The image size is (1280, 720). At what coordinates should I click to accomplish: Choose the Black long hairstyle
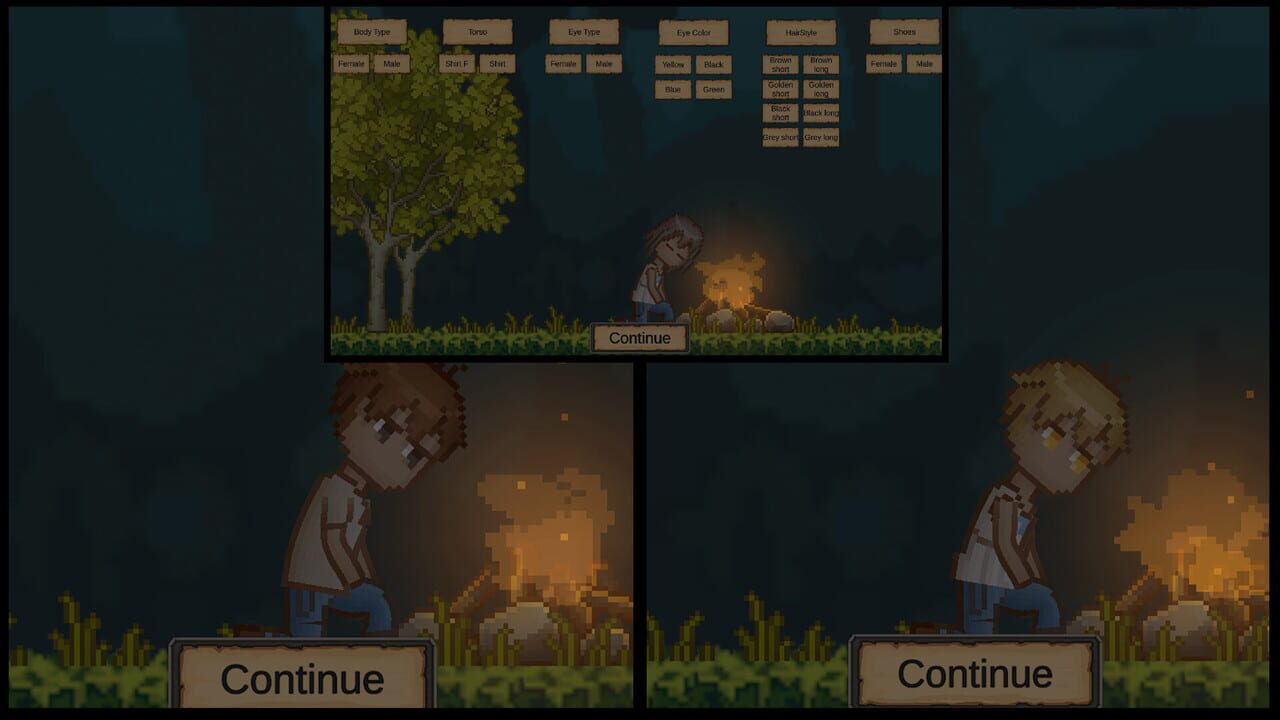pos(821,113)
